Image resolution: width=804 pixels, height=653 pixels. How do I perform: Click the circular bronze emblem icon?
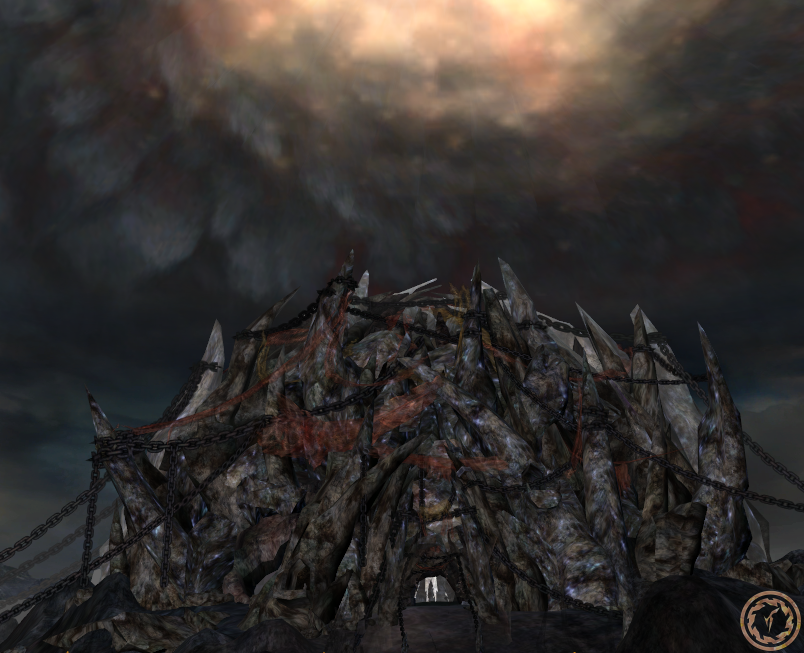770,619
